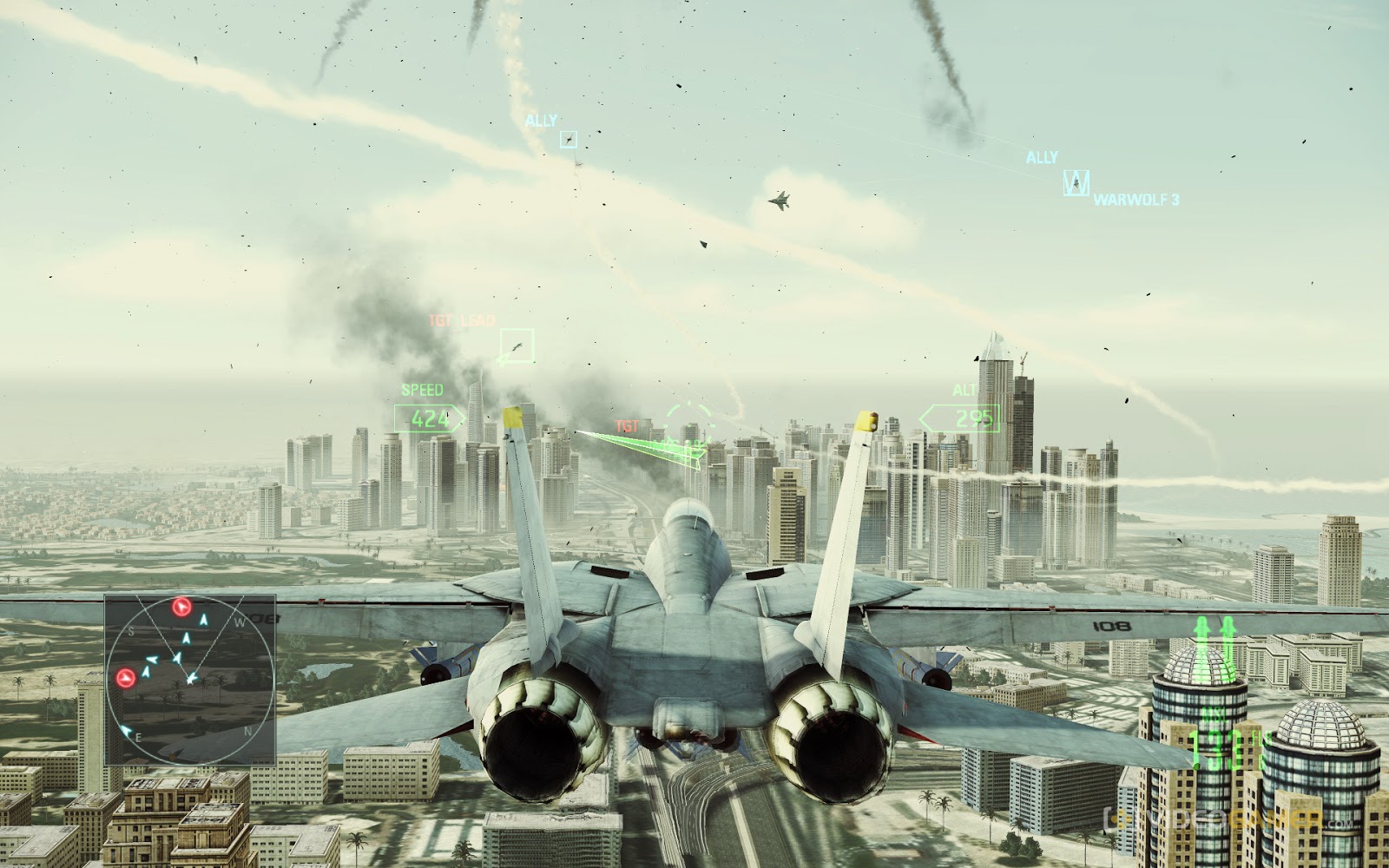
Task: Select the TGT LEAD target box
Action: coord(515,342)
